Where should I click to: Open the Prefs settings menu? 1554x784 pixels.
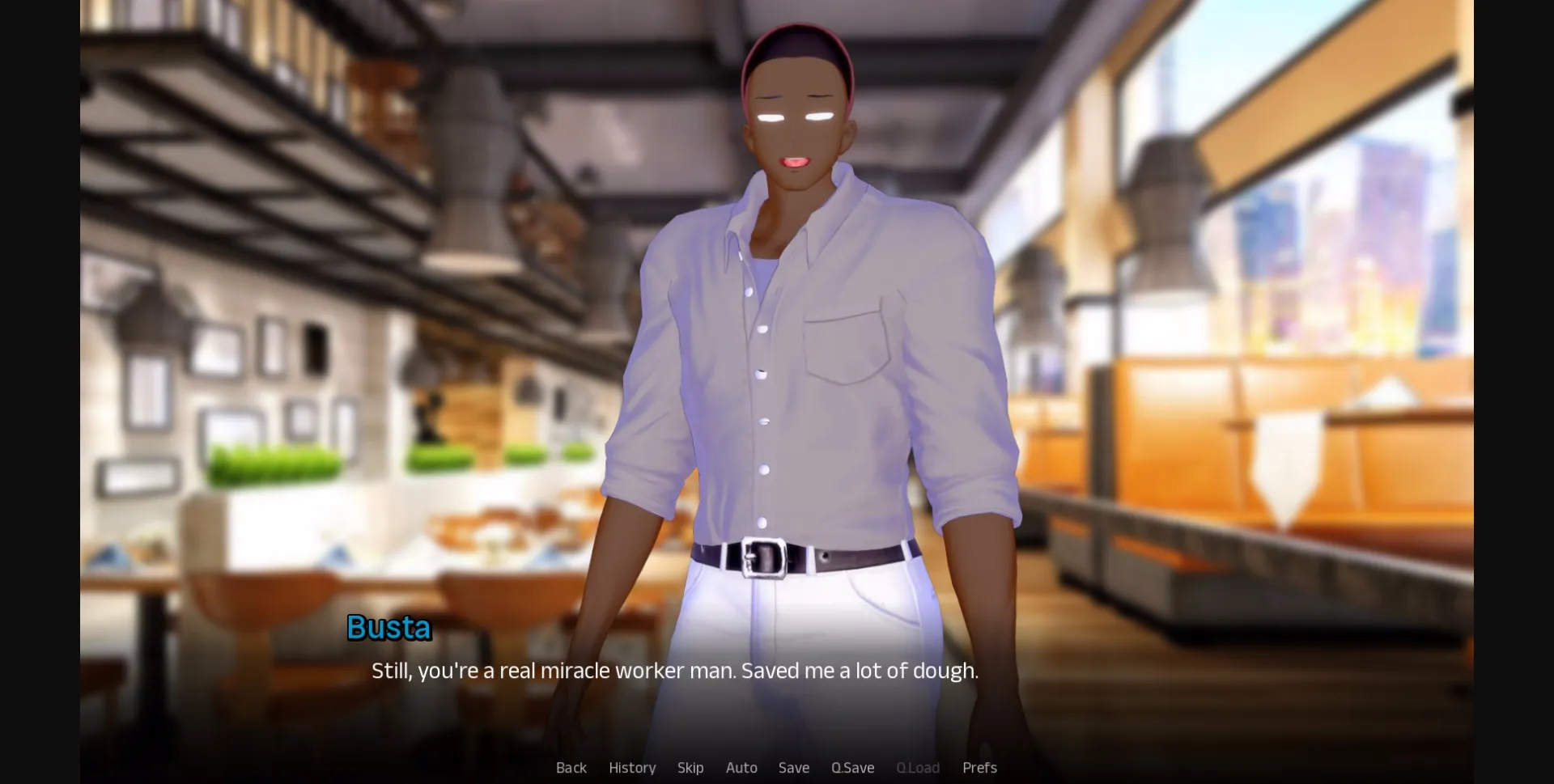(x=979, y=767)
